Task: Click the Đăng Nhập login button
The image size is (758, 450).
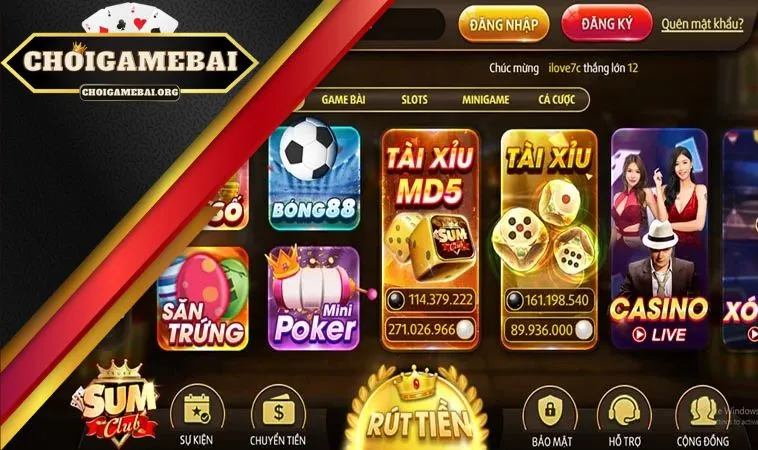Action: pos(503,24)
